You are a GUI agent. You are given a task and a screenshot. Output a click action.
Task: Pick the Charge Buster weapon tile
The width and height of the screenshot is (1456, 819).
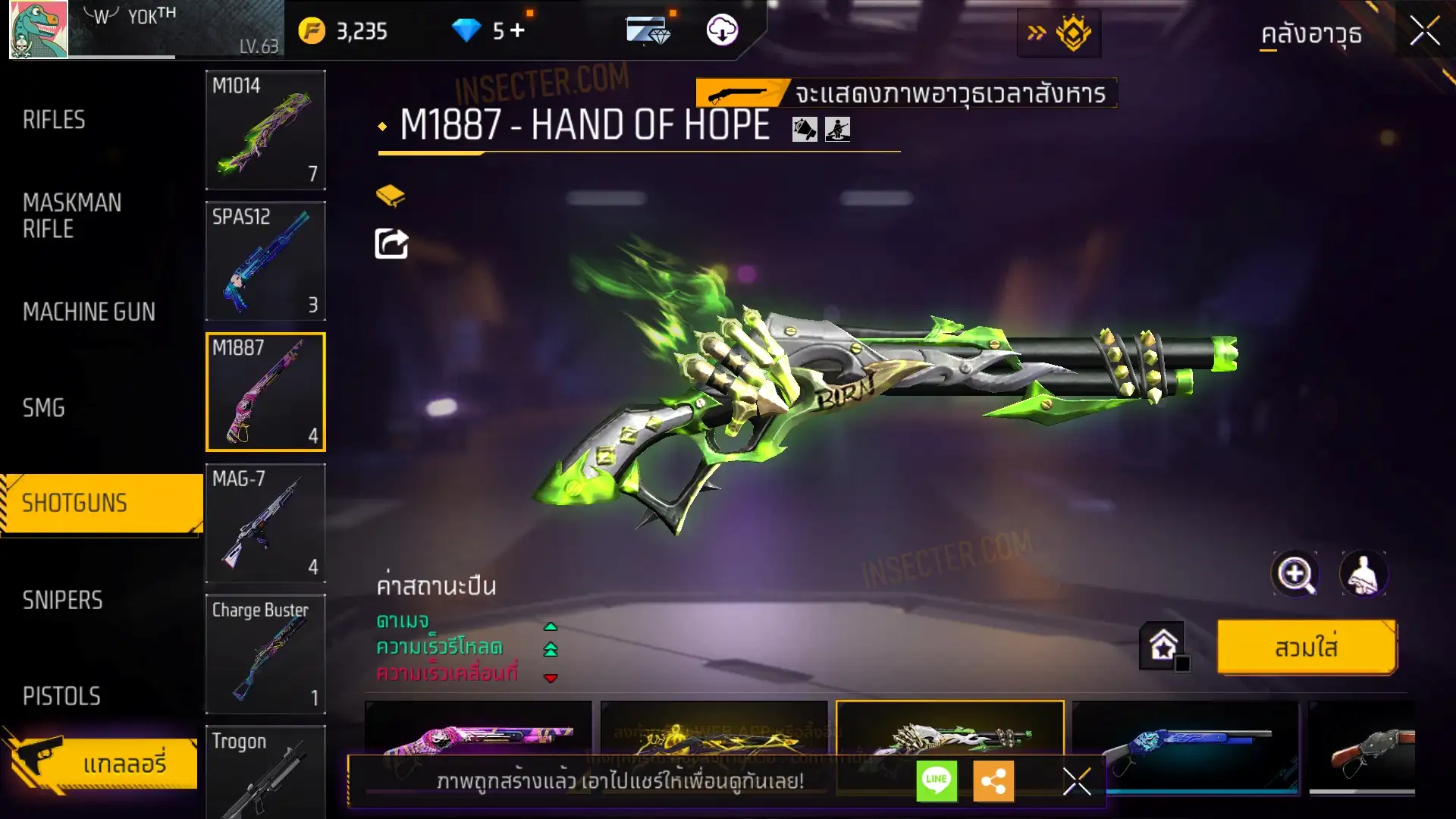pyautogui.click(x=265, y=654)
